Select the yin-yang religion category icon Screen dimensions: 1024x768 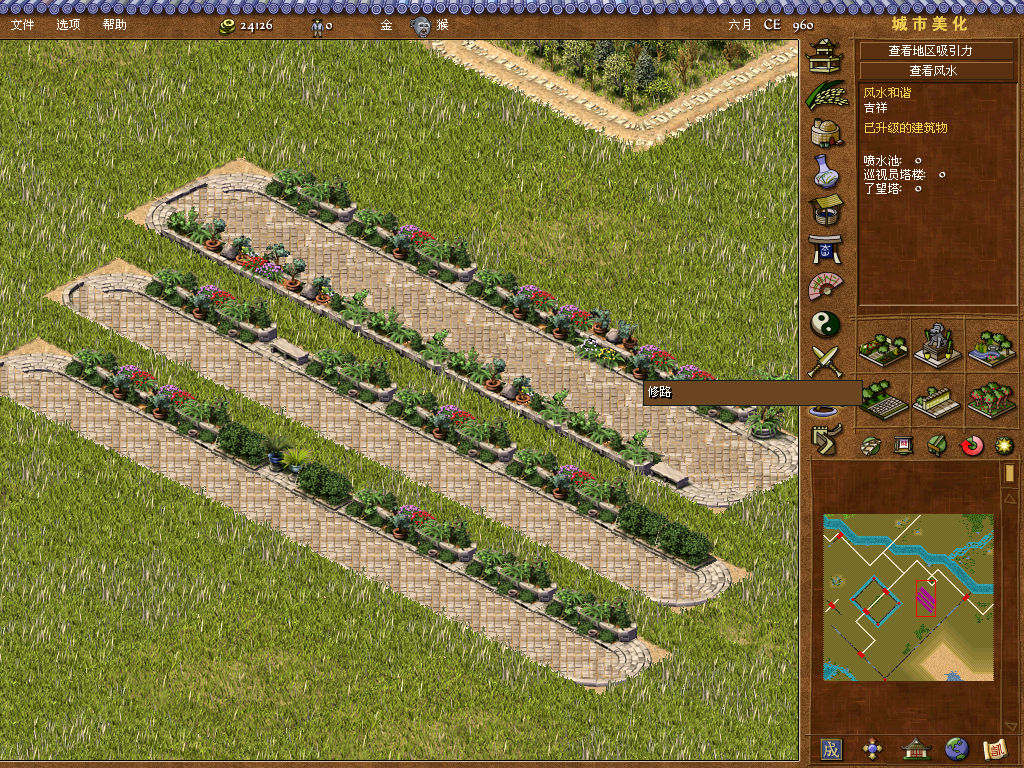click(x=826, y=324)
